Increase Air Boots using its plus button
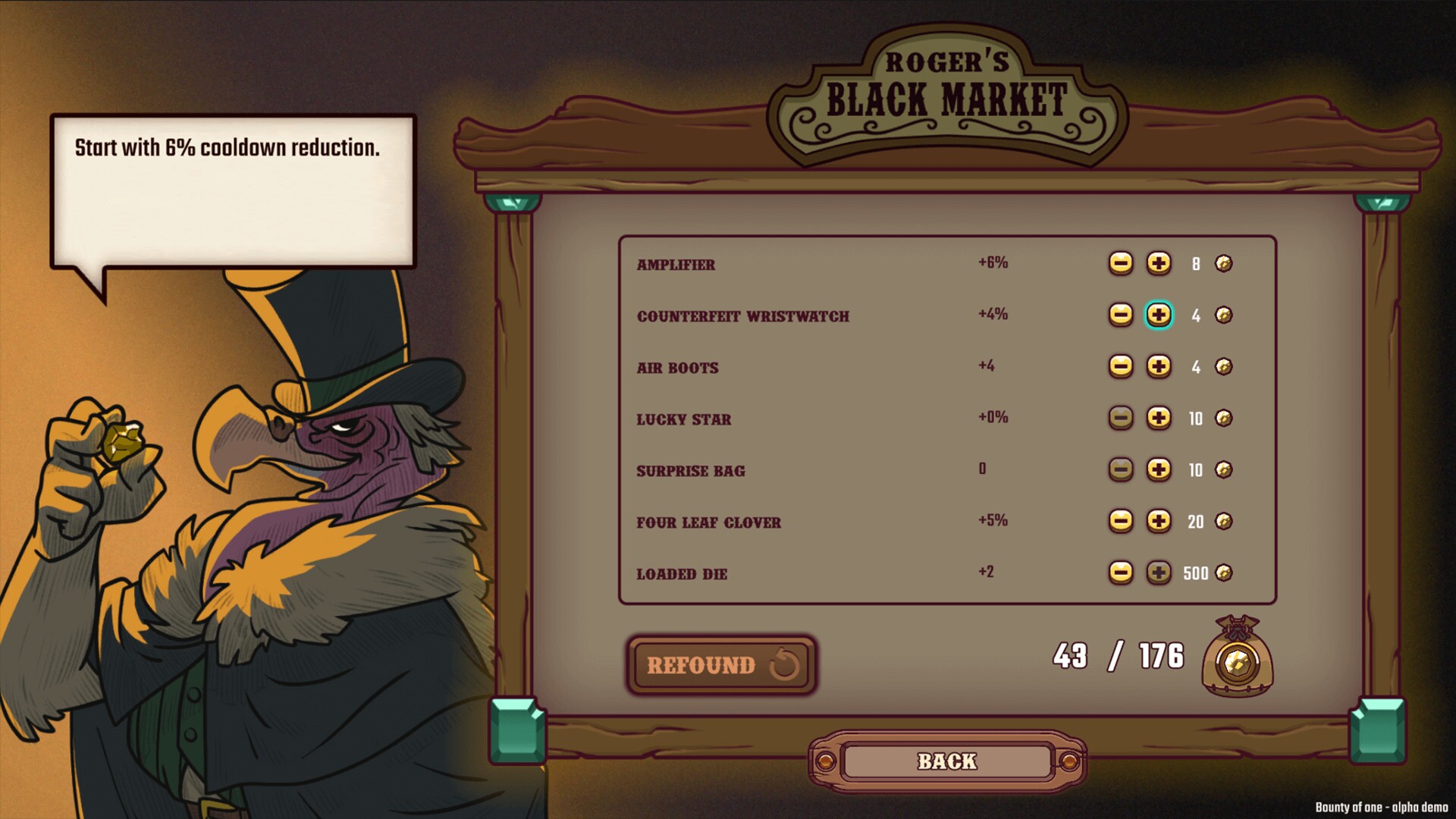The height and width of the screenshot is (819, 1456). [x=1159, y=367]
